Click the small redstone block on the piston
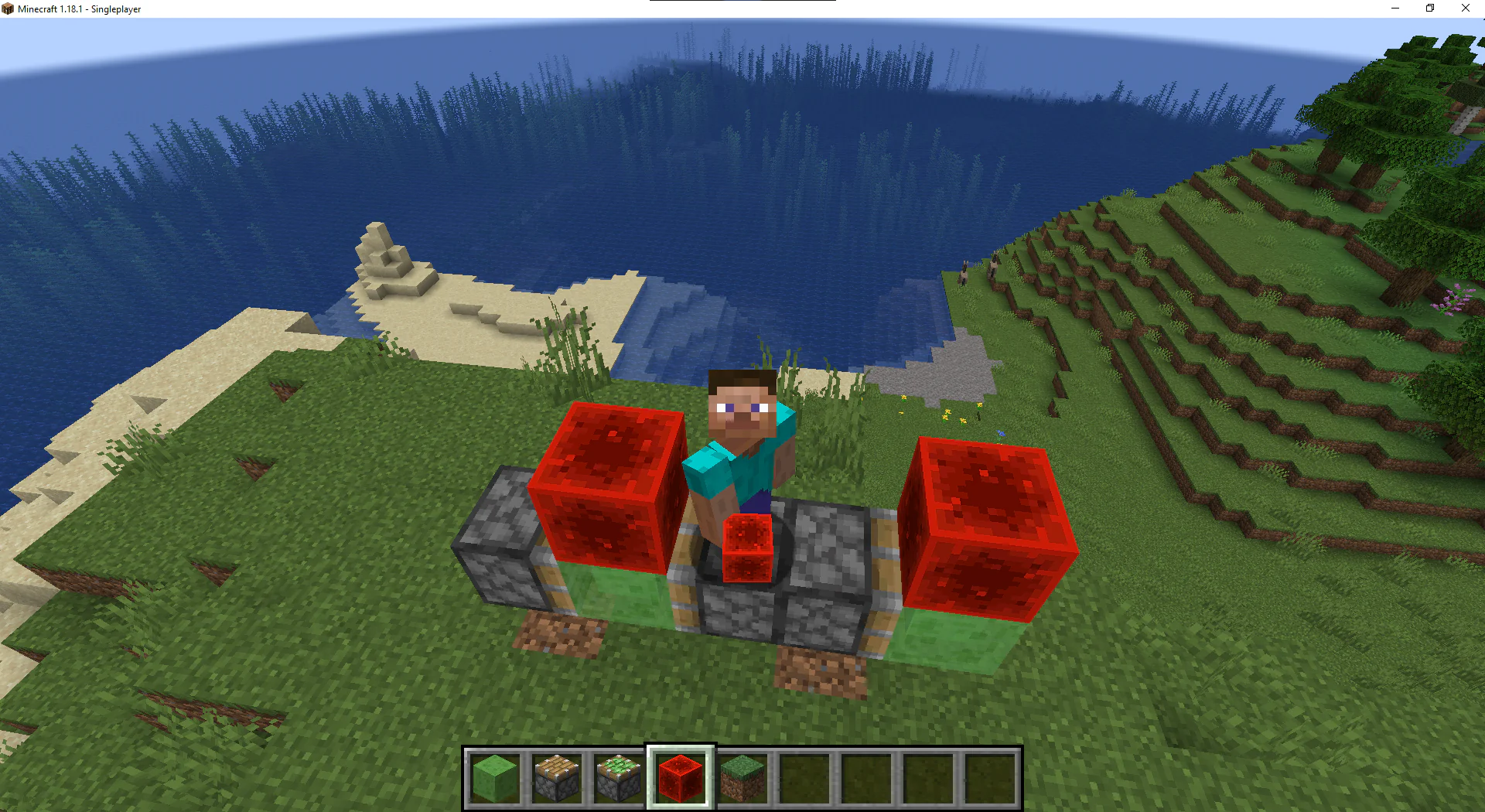This screenshot has width=1485, height=812. [x=746, y=549]
